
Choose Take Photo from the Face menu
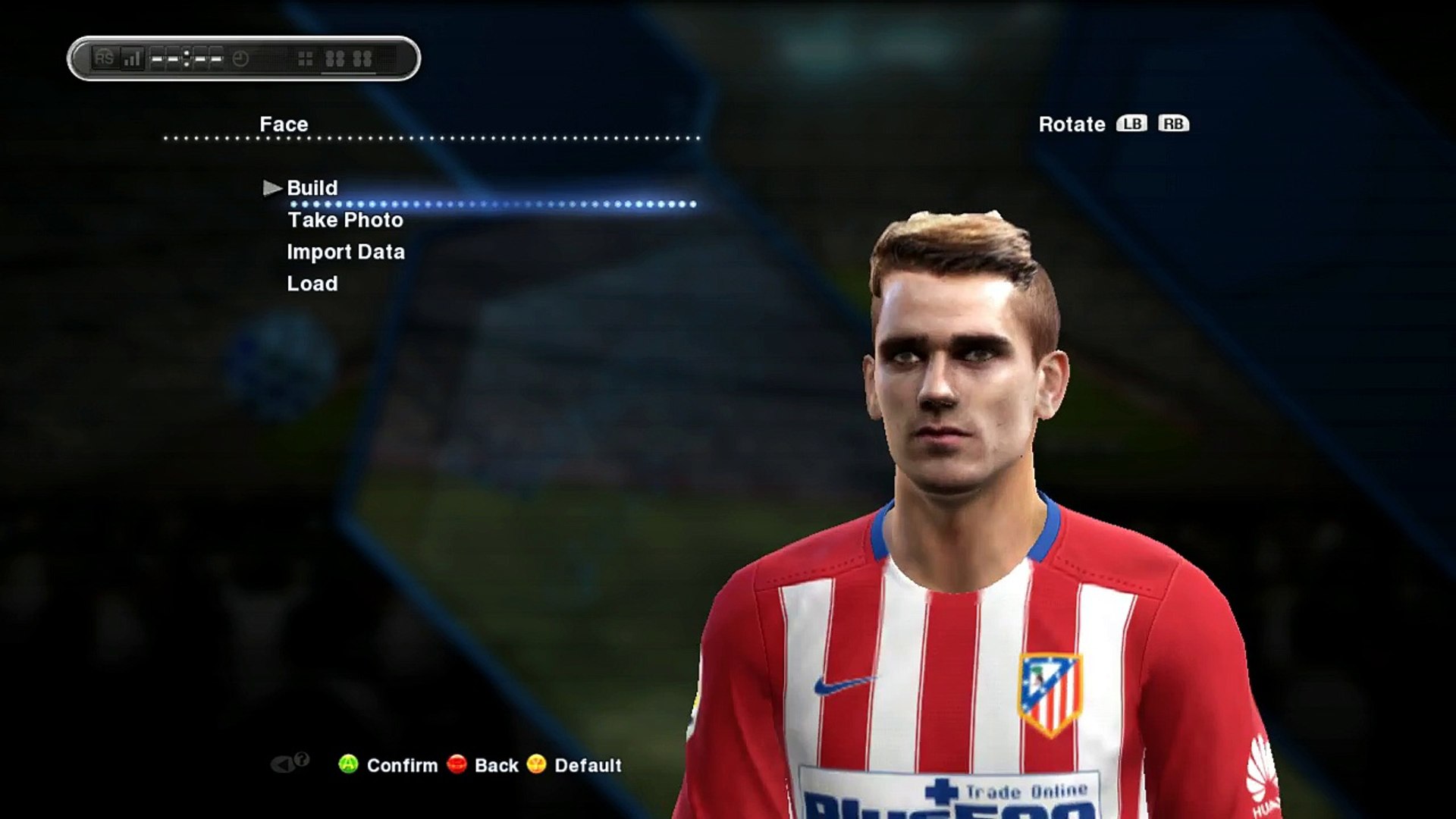(x=345, y=221)
